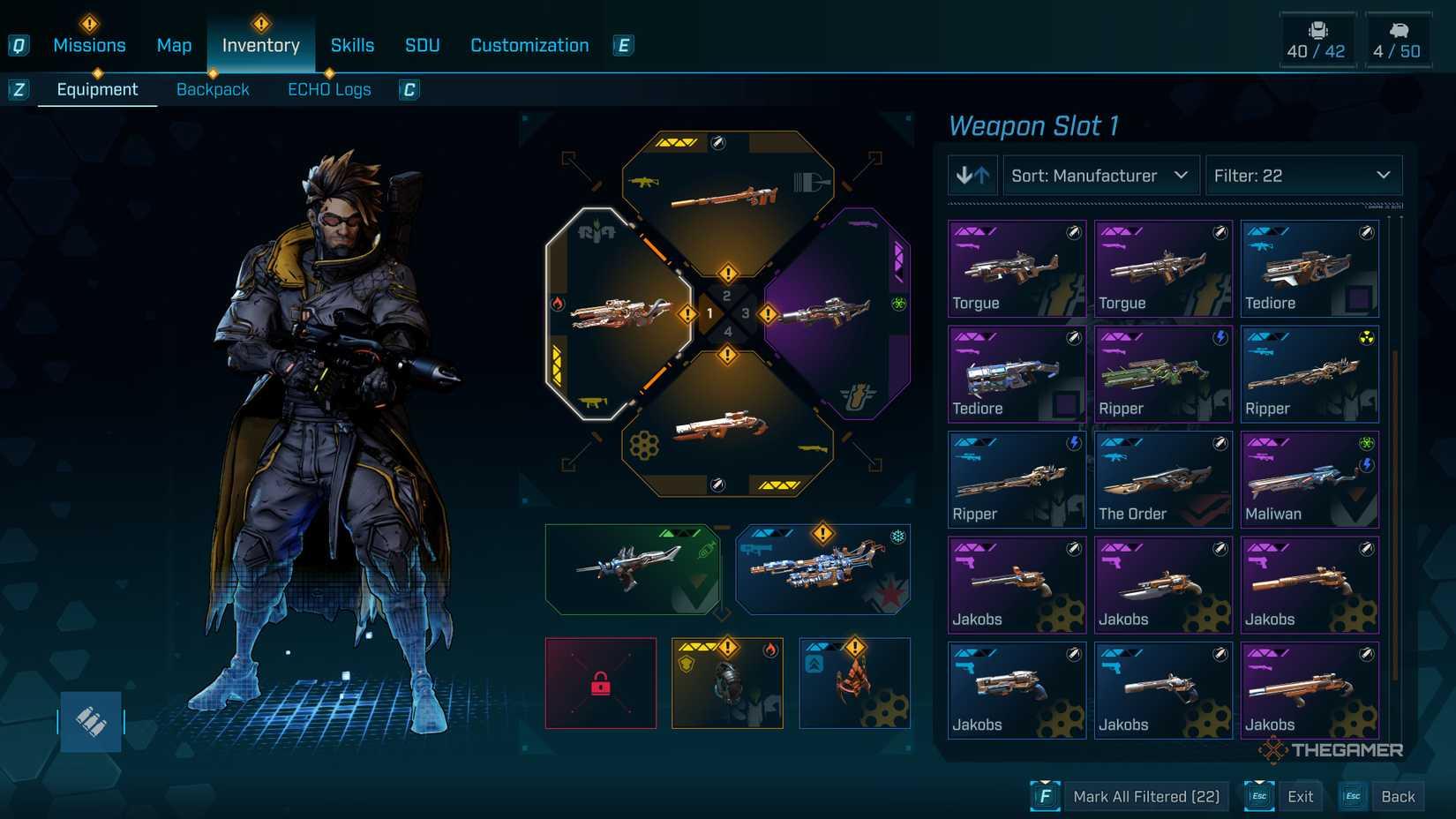
Task: Open the Filter: 22 dropdown
Action: [x=1302, y=176]
